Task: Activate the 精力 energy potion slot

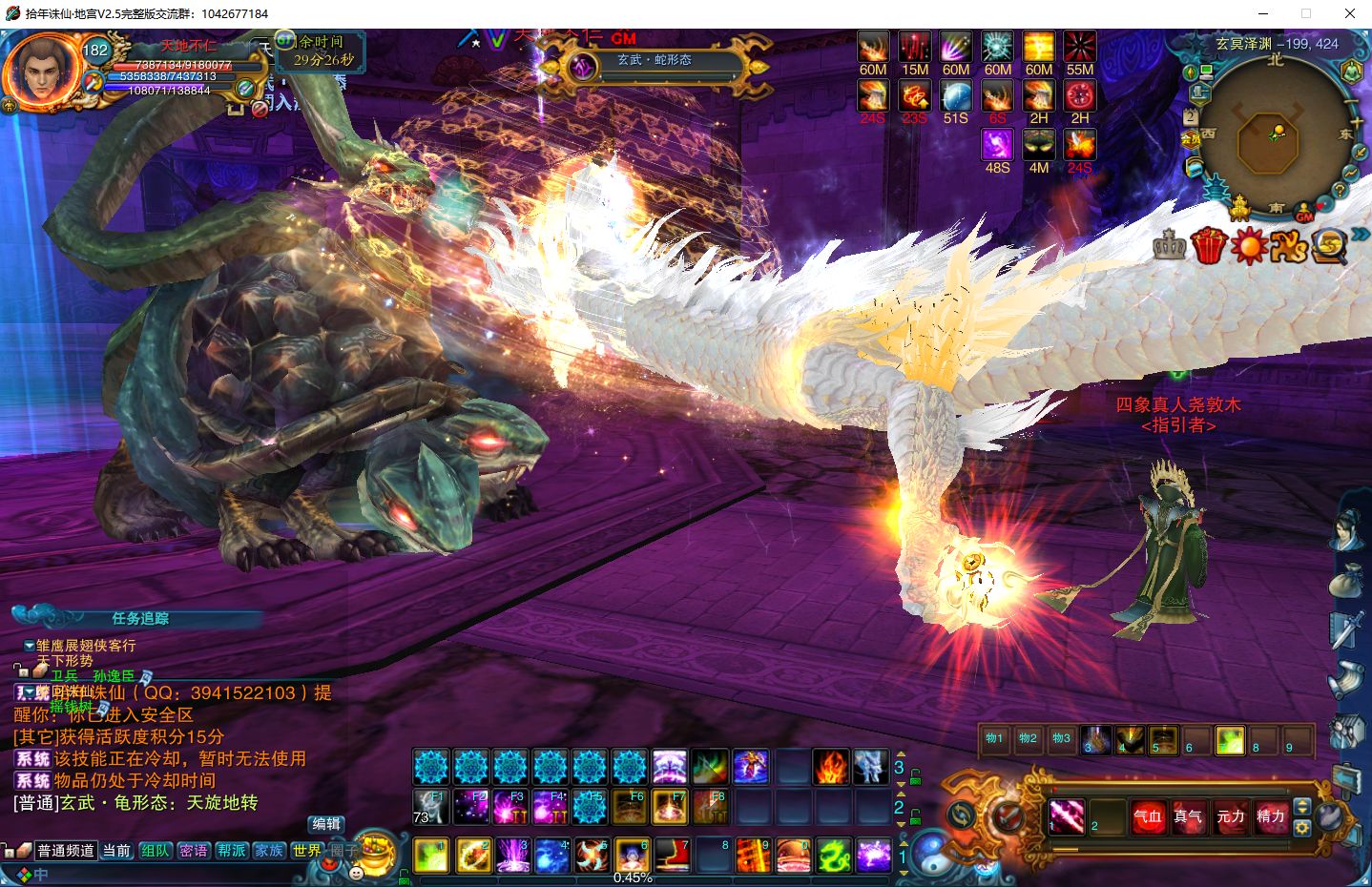Action: pos(1270,816)
